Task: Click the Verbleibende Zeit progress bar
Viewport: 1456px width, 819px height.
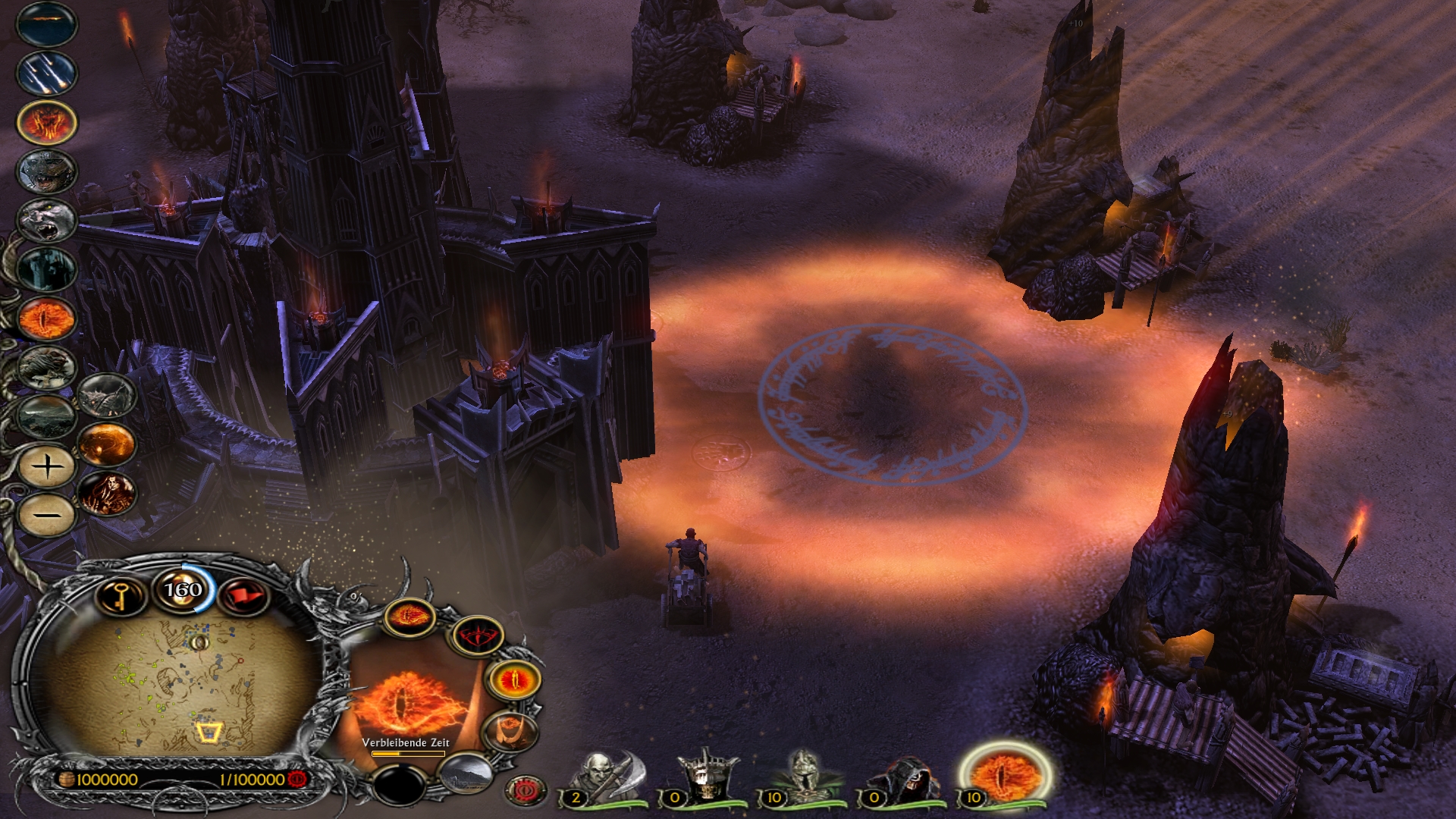Action: pos(408,753)
